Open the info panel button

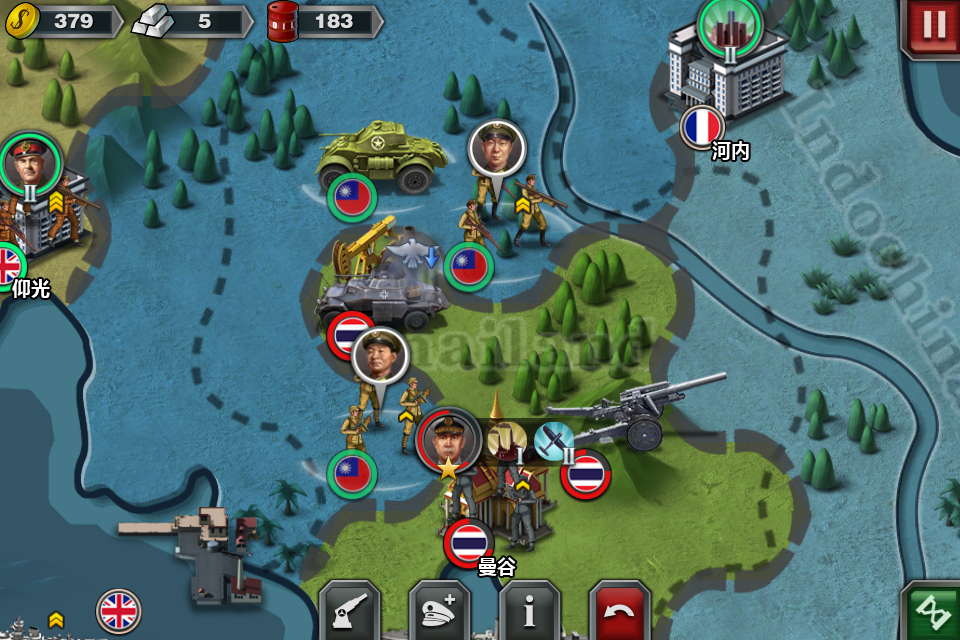click(529, 609)
